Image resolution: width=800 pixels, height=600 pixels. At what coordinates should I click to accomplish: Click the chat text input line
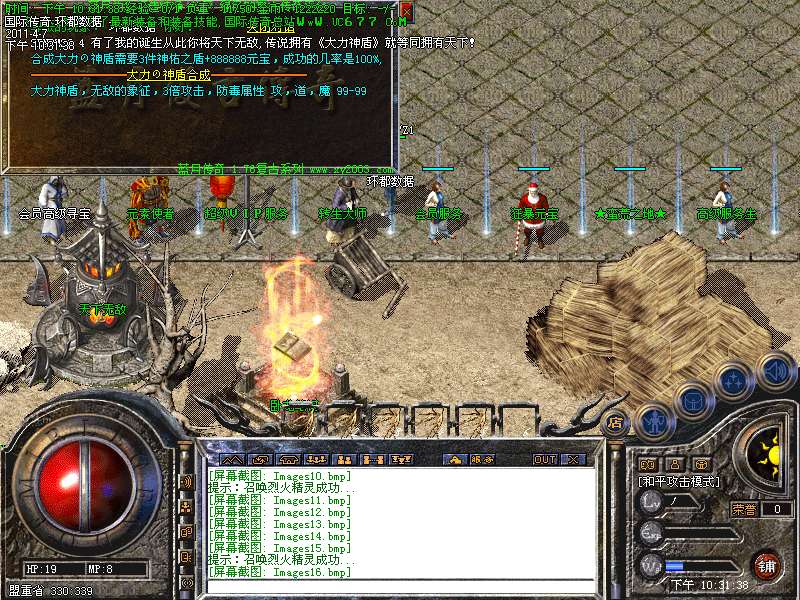point(400,585)
